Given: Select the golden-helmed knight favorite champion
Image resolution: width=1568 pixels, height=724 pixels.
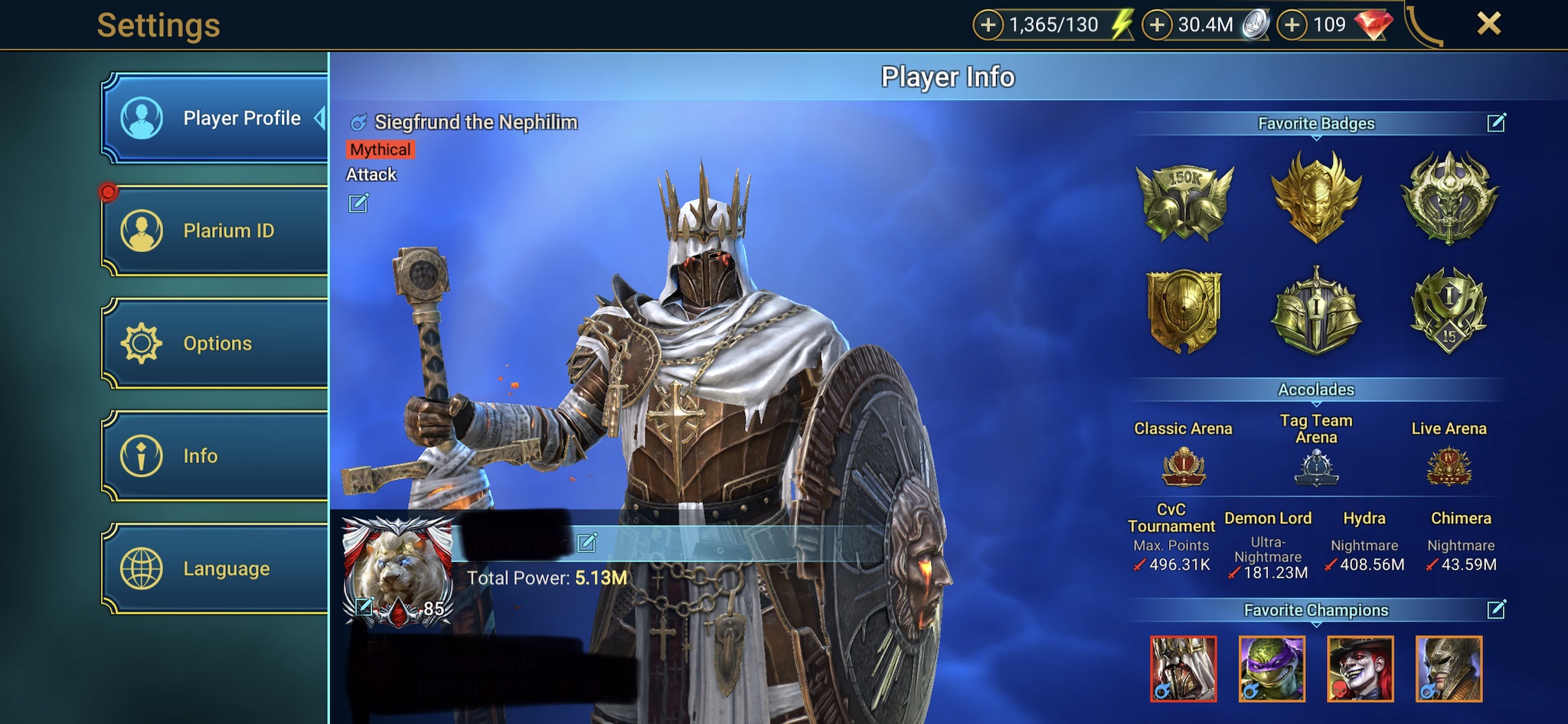Looking at the screenshot, I should [x=1449, y=669].
